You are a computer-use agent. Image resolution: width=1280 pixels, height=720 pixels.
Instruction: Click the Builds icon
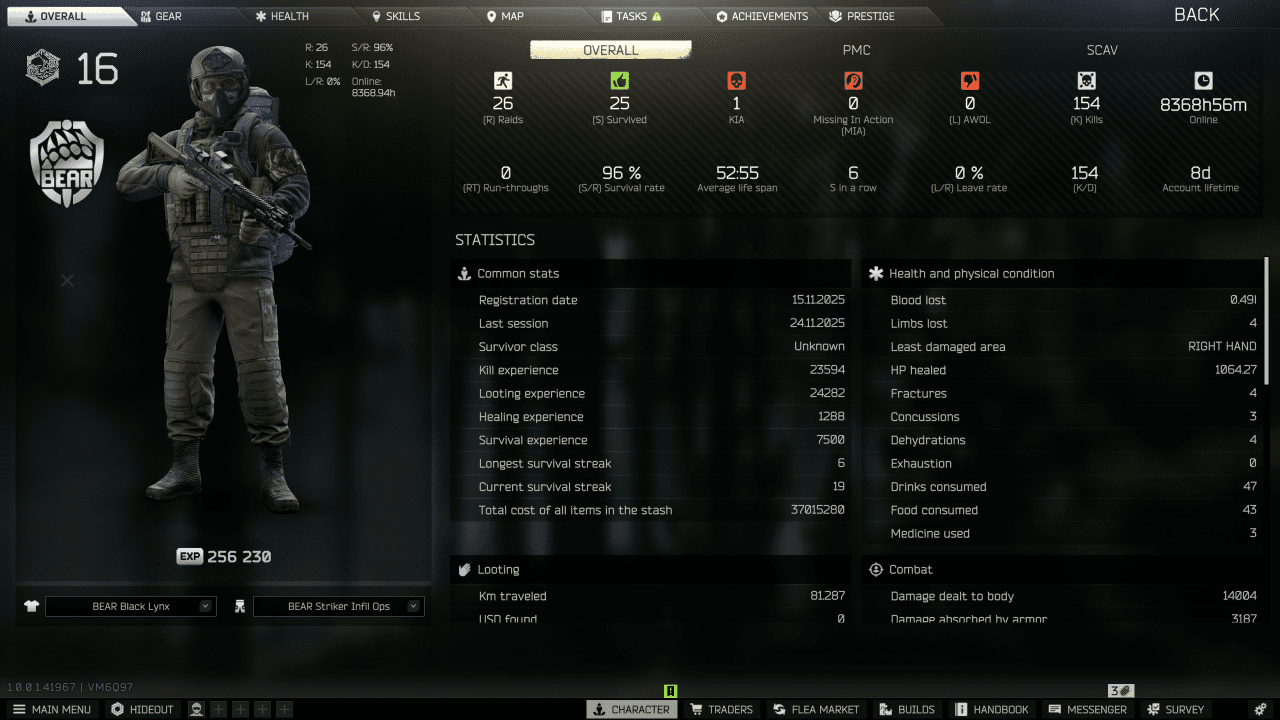point(906,709)
